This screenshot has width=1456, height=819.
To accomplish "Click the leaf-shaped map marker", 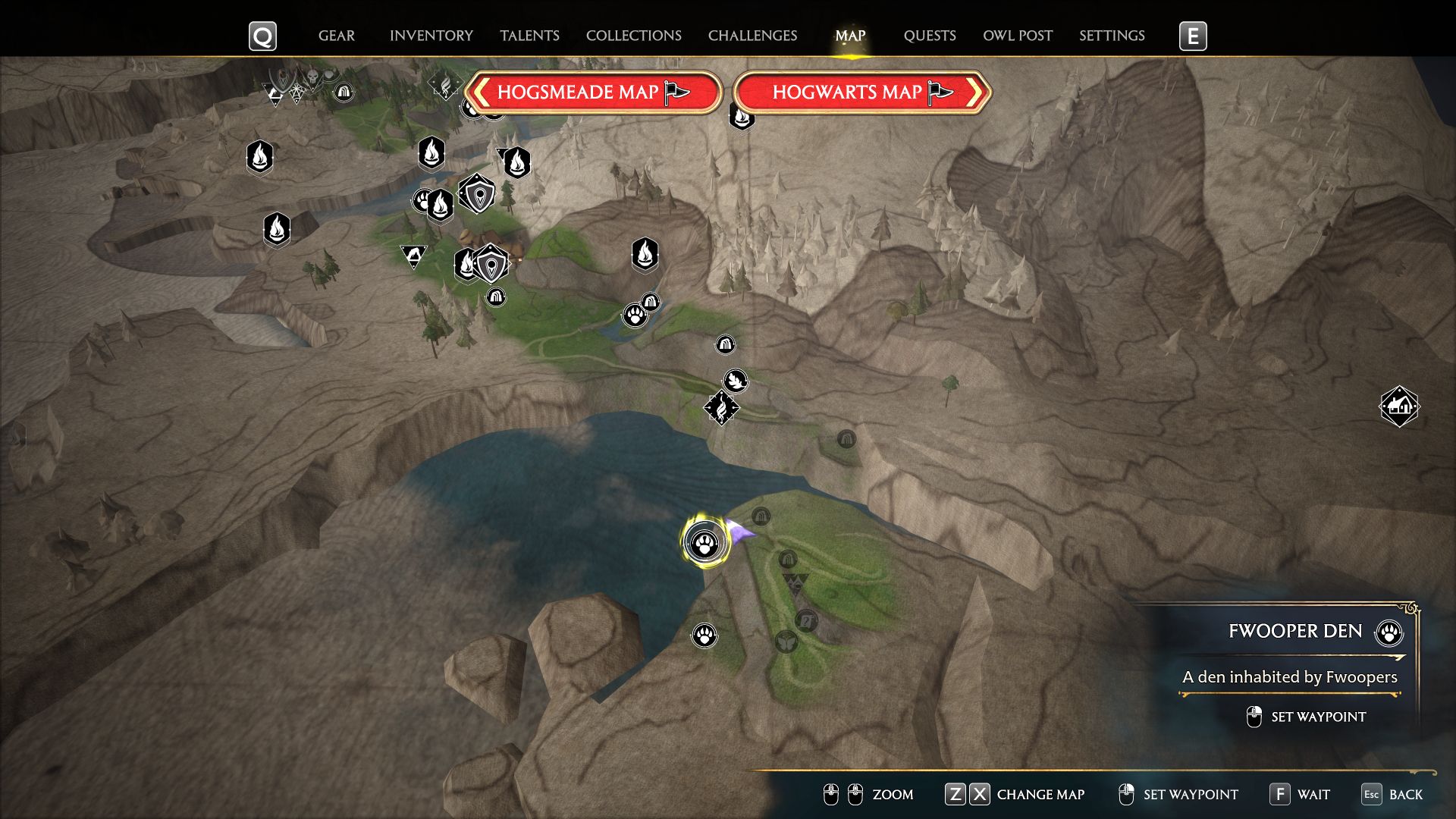I will 736,380.
